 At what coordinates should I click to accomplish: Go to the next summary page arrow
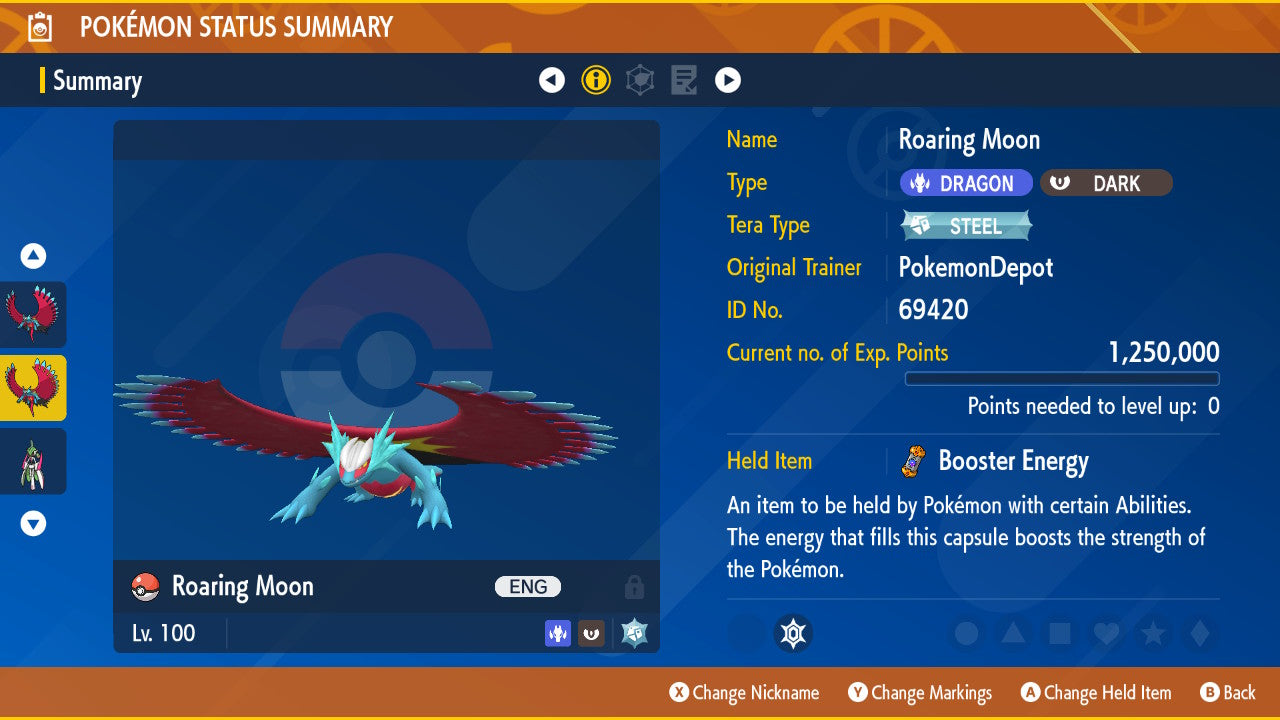coord(728,80)
